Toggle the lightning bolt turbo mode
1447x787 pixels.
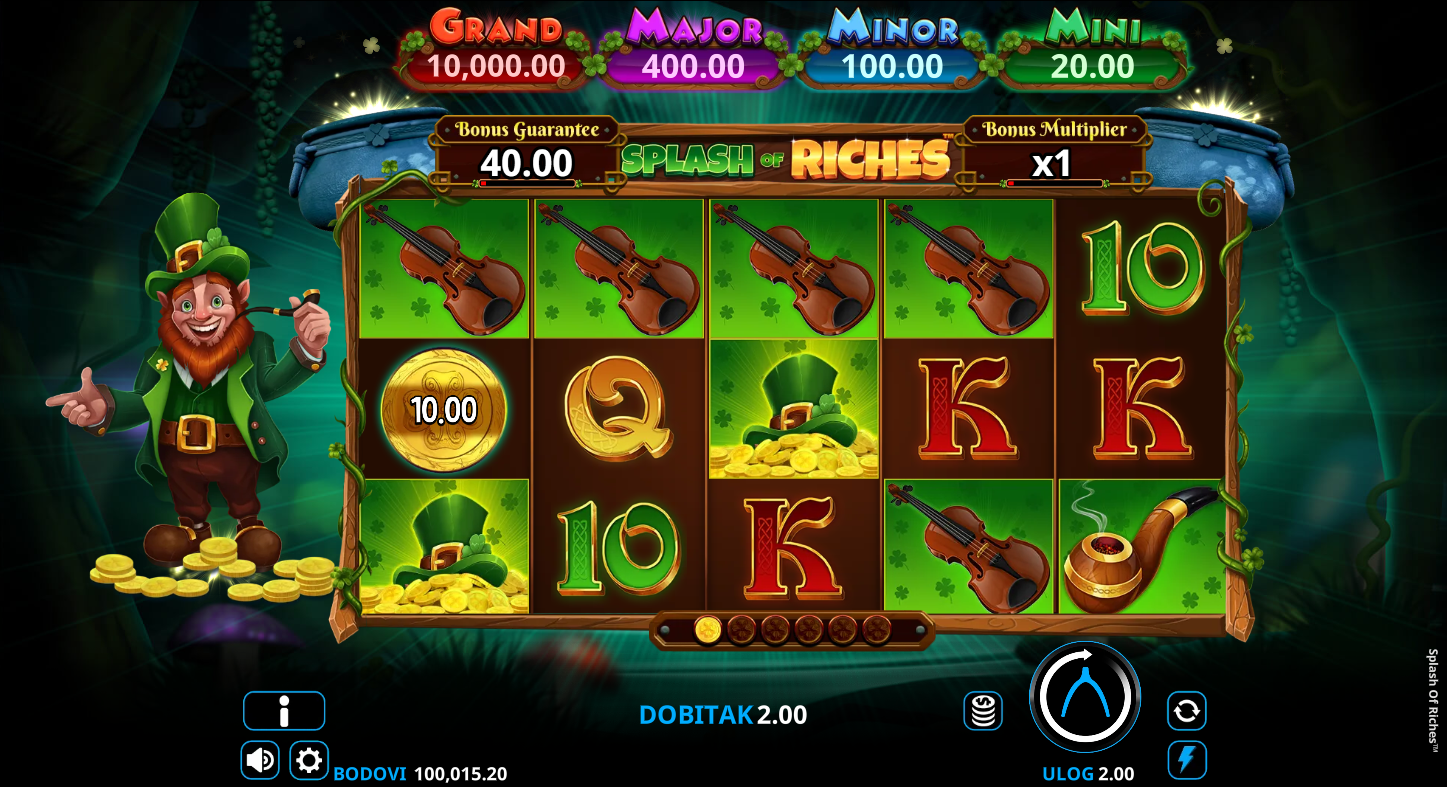[x=1186, y=760]
